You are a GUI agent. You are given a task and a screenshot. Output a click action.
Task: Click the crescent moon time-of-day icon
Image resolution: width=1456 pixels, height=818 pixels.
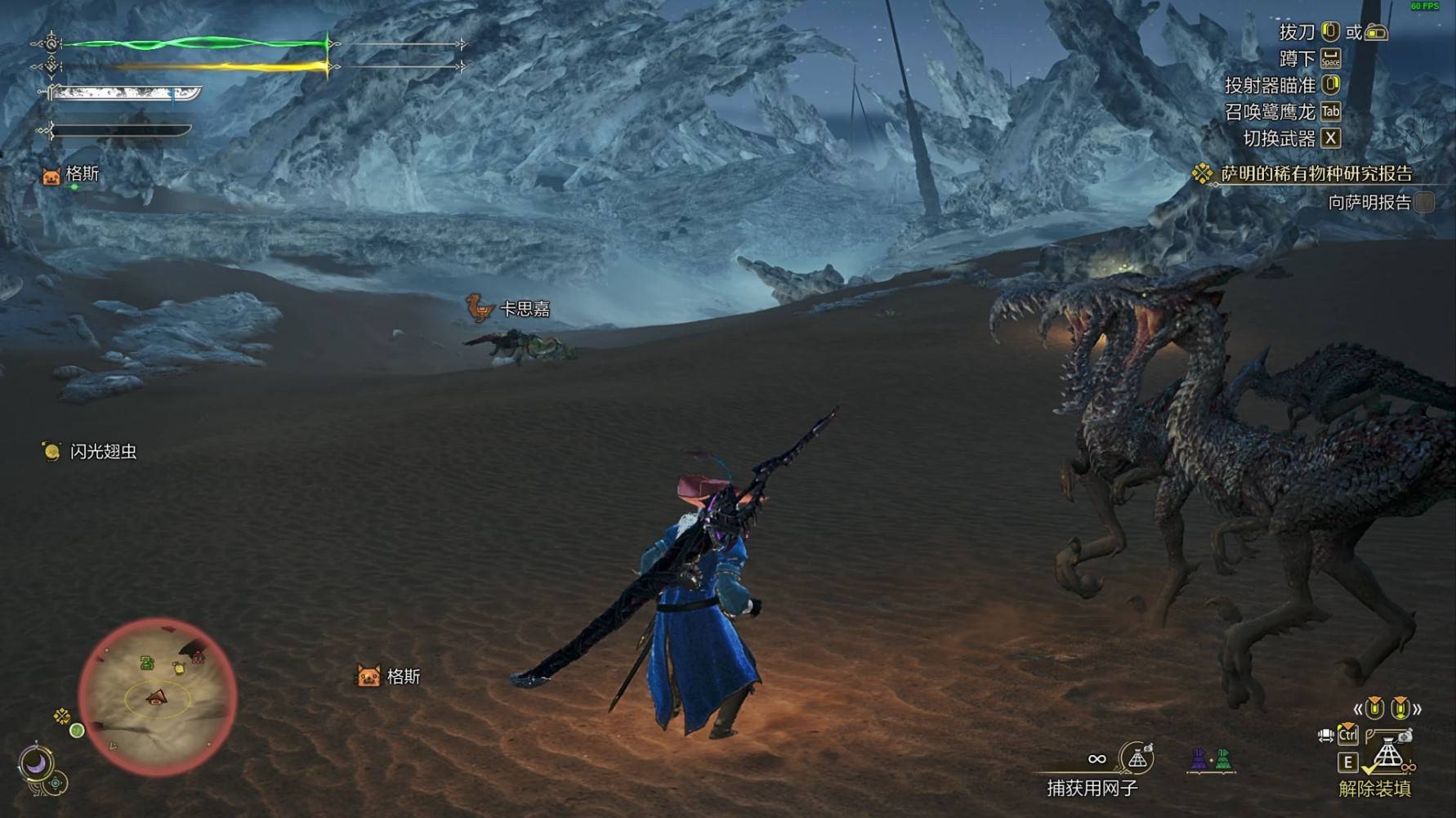[x=36, y=764]
